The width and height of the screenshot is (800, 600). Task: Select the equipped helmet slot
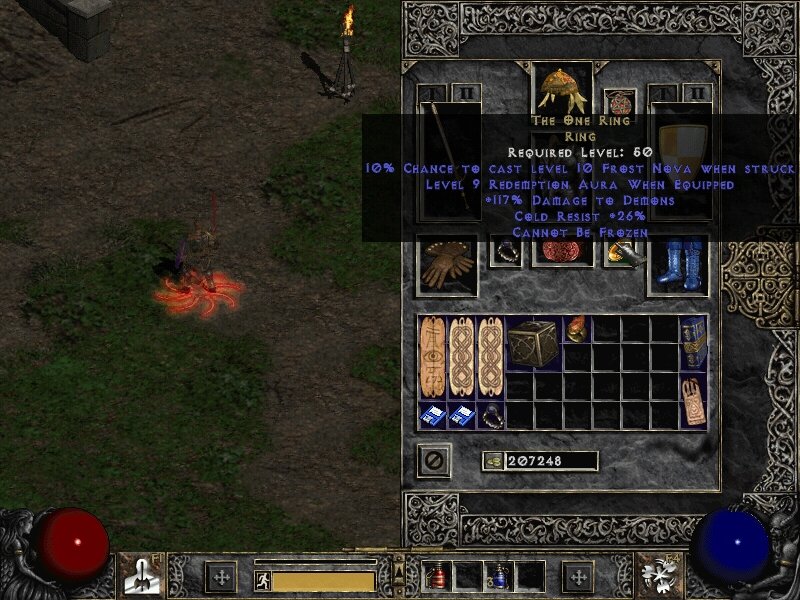coord(562,90)
